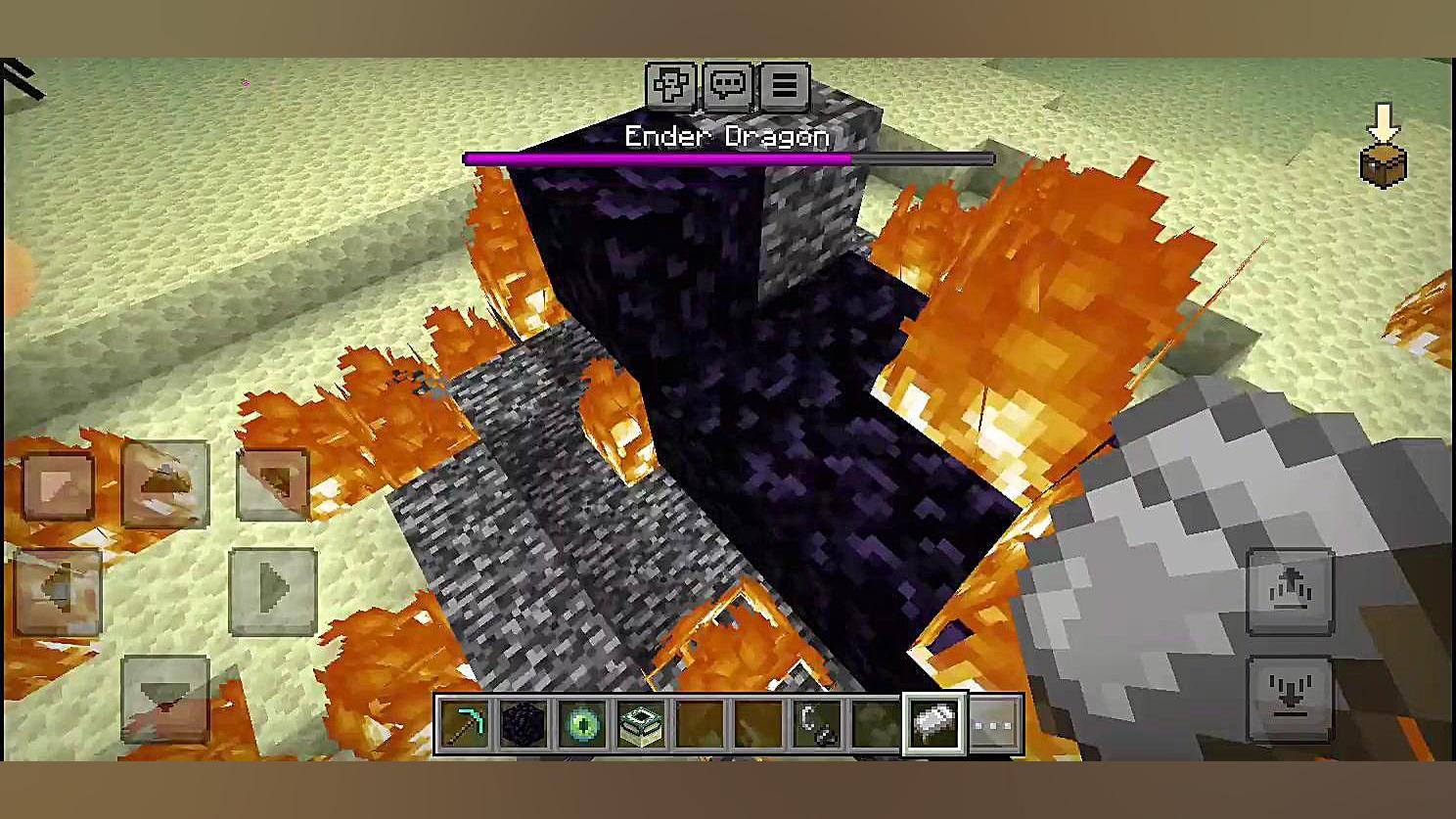Screen dimensions: 1456x819
Task: Tap the fly-up arrow button
Action: (x=1290, y=592)
